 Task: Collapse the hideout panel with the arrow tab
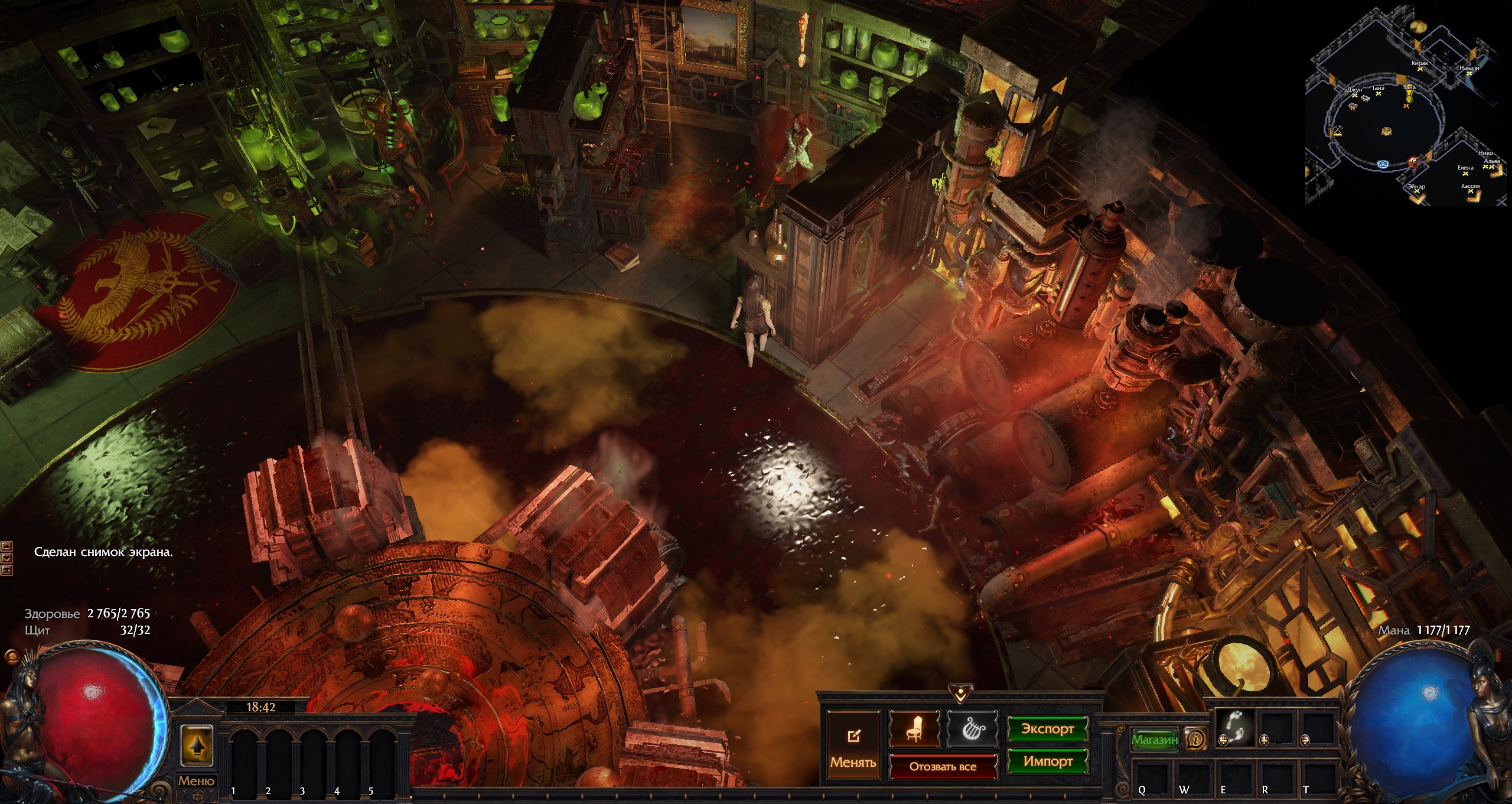[961, 692]
